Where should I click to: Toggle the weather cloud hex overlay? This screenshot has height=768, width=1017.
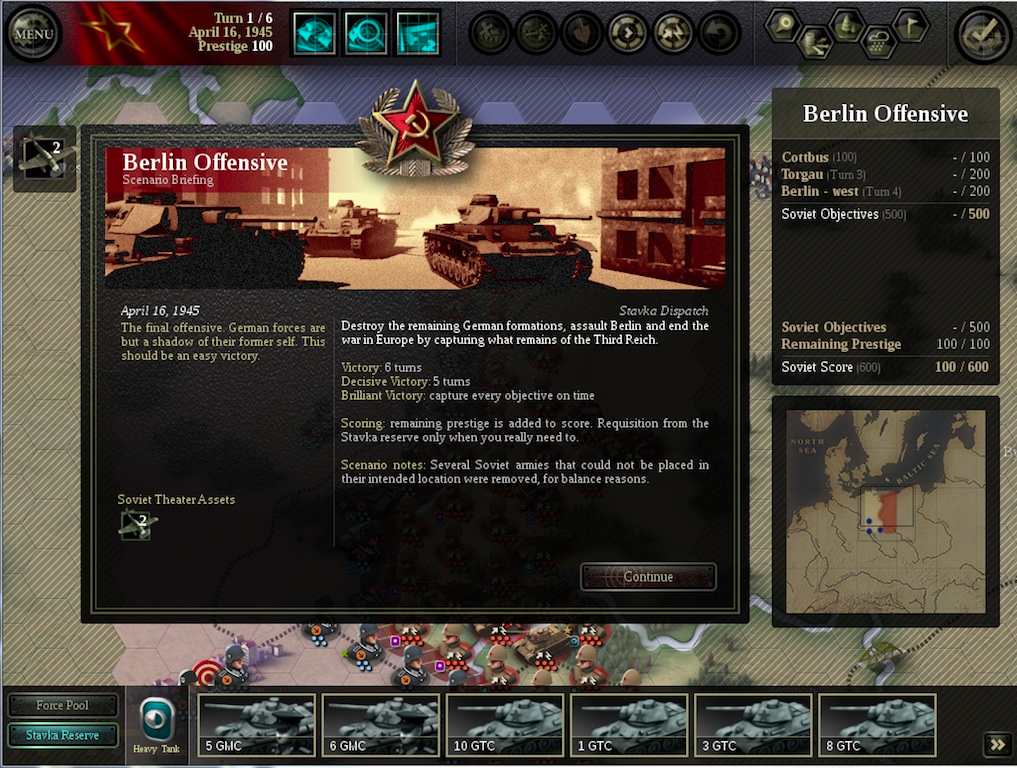[x=879, y=42]
